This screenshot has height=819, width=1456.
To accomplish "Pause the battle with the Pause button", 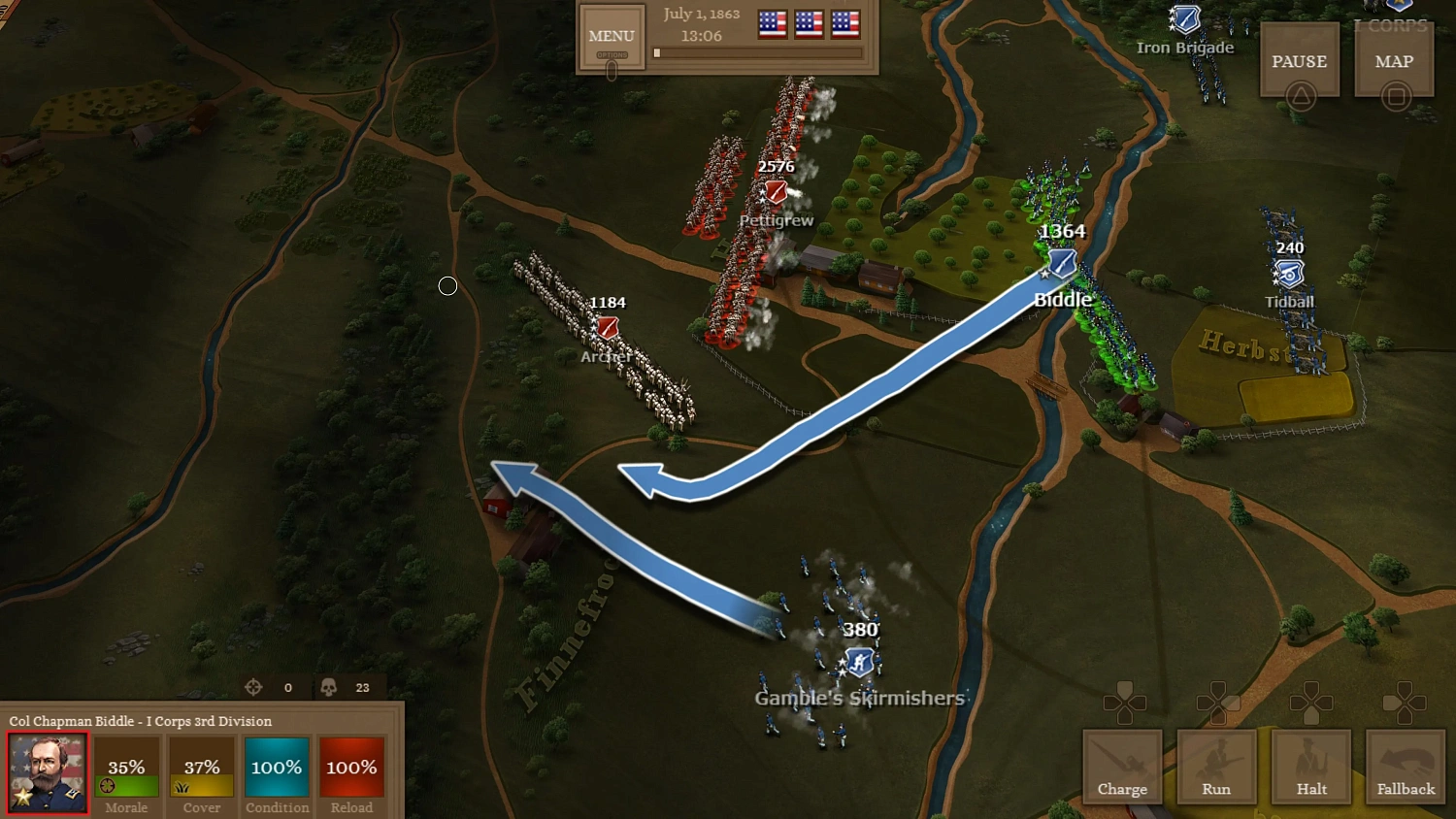I will tap(1299, 60).
